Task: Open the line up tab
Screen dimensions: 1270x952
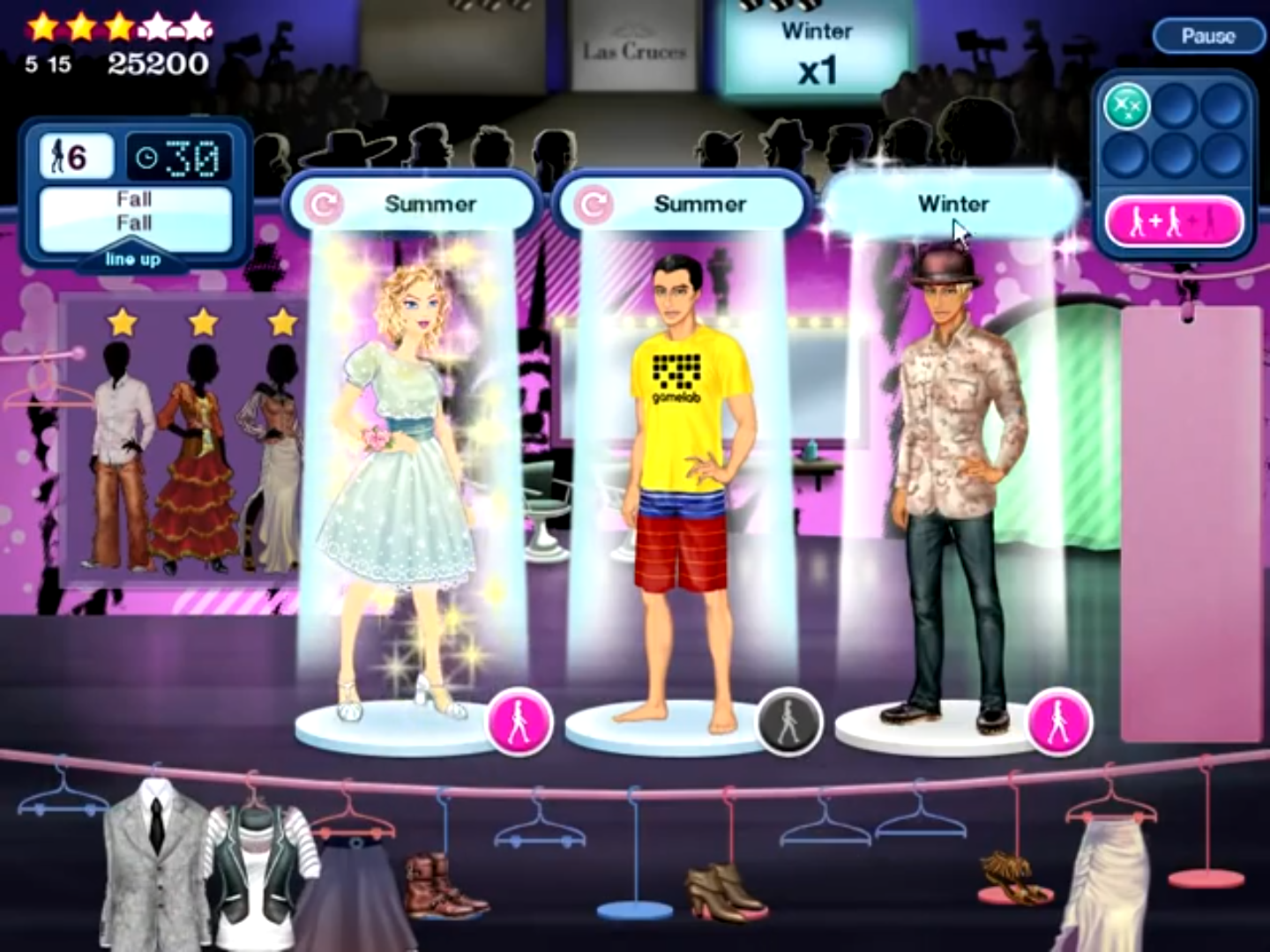Action: point(132,259)
